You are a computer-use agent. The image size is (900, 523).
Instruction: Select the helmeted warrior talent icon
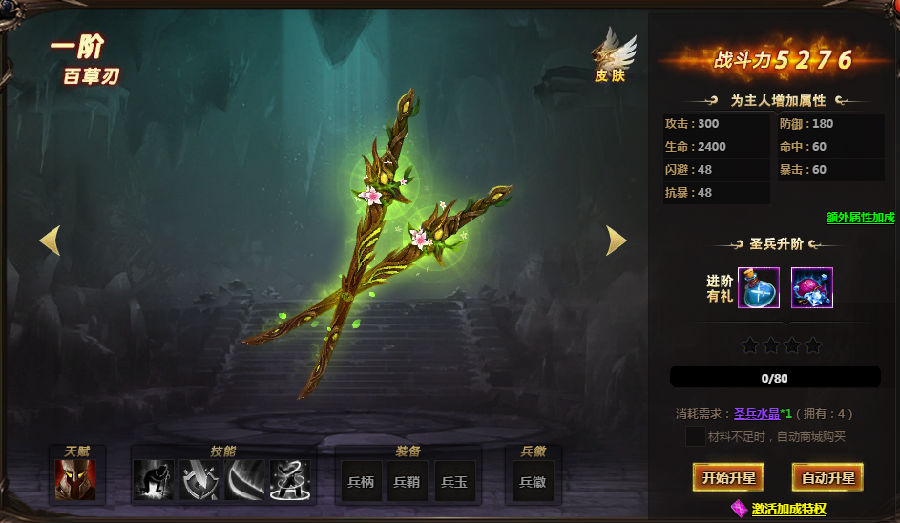[75, 480]
